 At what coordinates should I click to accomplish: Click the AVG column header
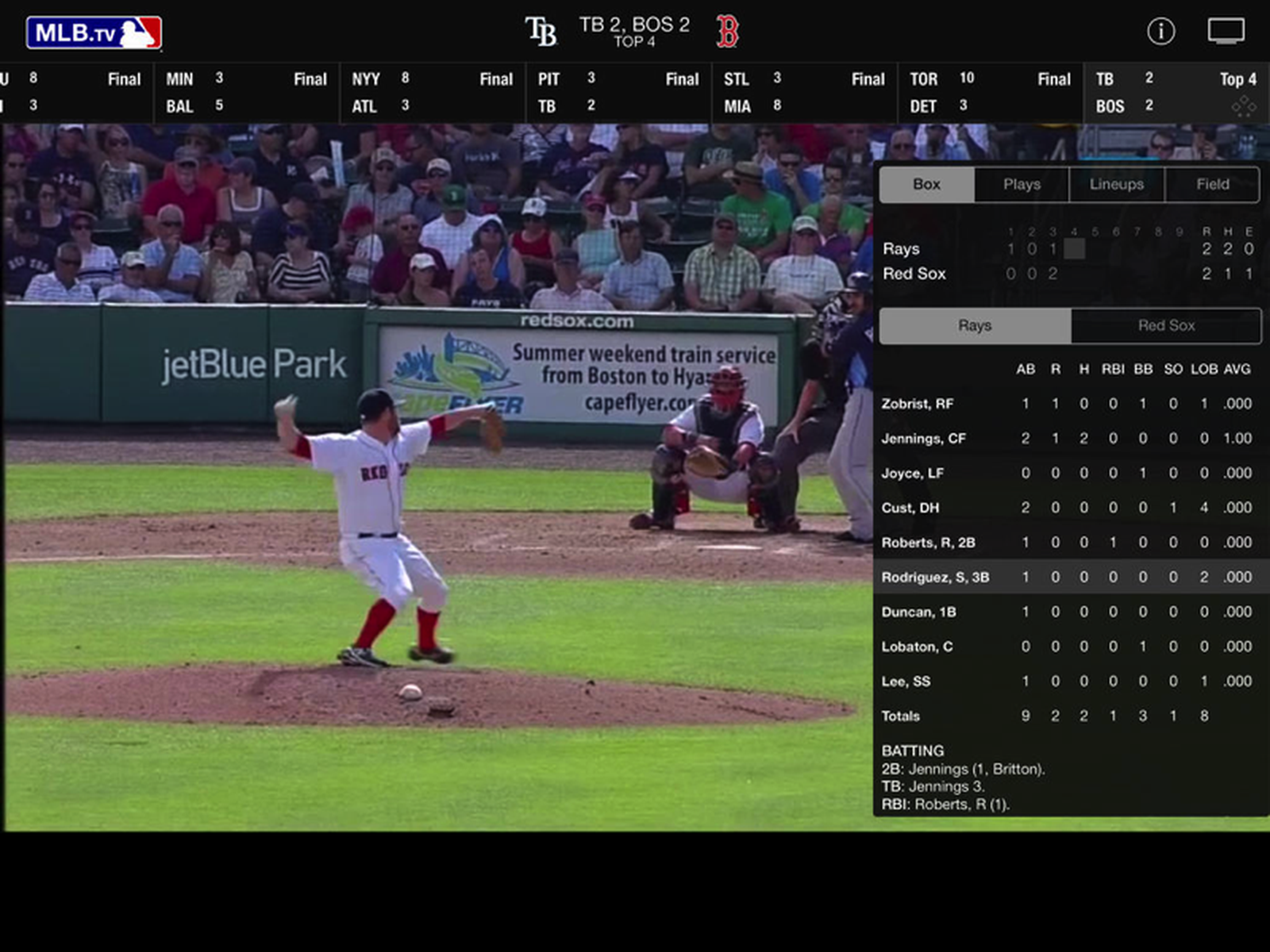pos(1236,369)
